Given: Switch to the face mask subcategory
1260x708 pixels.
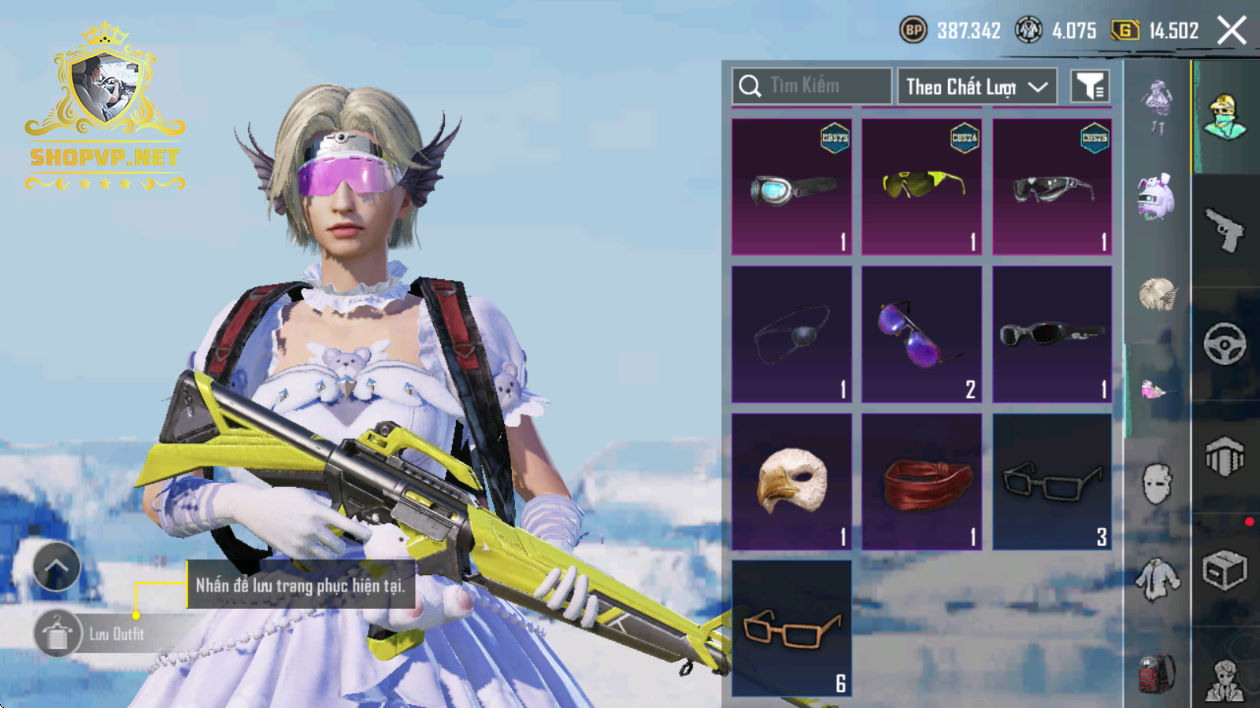Looking at the screenshot, I should coord(1157,484).
